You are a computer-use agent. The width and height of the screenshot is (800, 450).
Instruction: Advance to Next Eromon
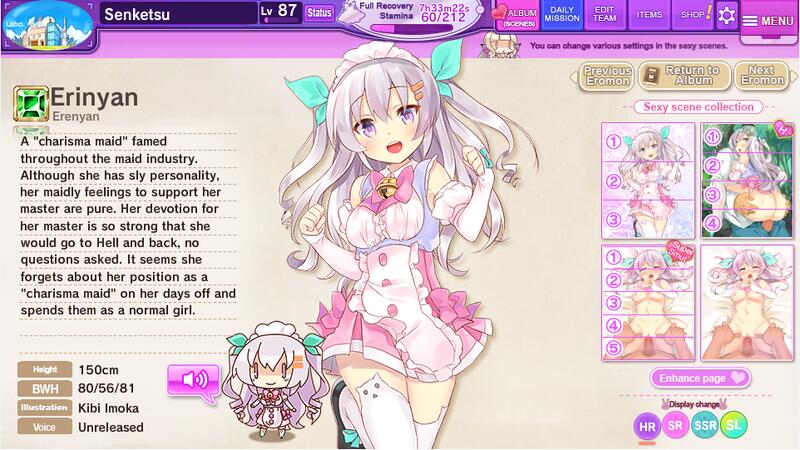tap(761, 76)
